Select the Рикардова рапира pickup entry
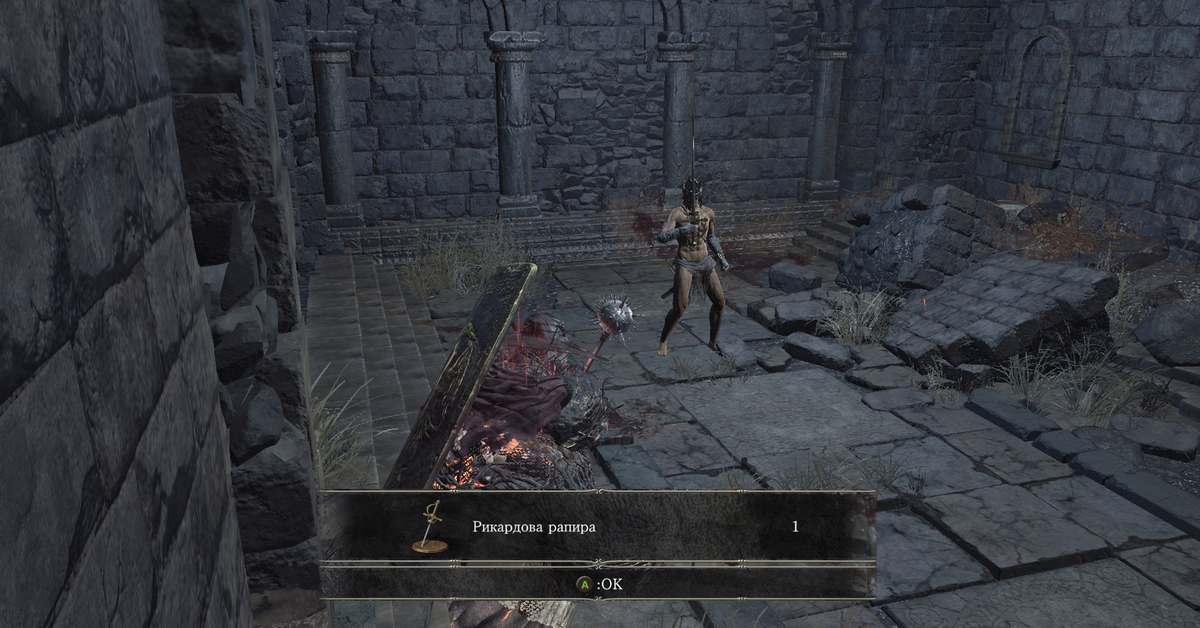This screenshot has height=628, width=1200. tap(533, 526)
